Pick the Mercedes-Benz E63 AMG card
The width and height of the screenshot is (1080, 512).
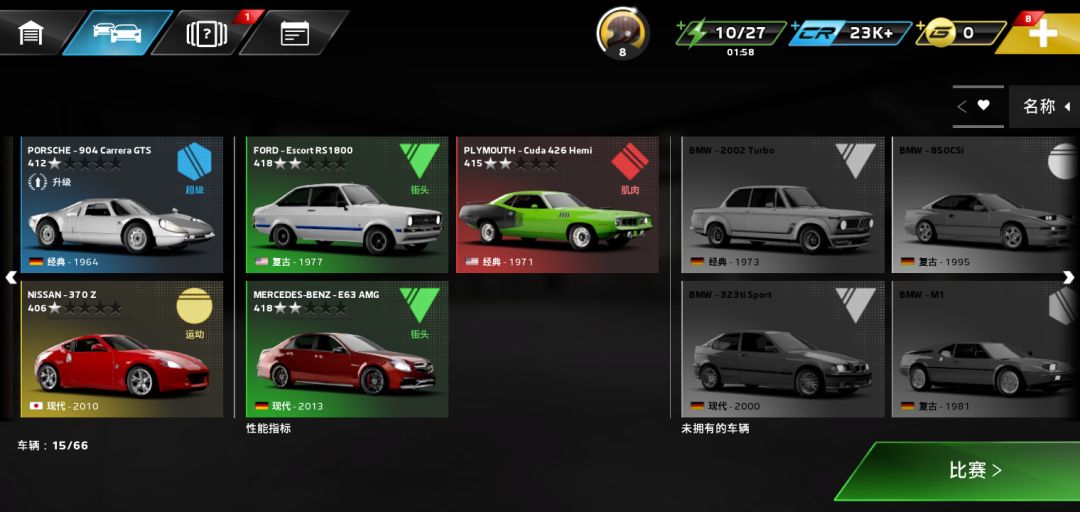[347, 349]
